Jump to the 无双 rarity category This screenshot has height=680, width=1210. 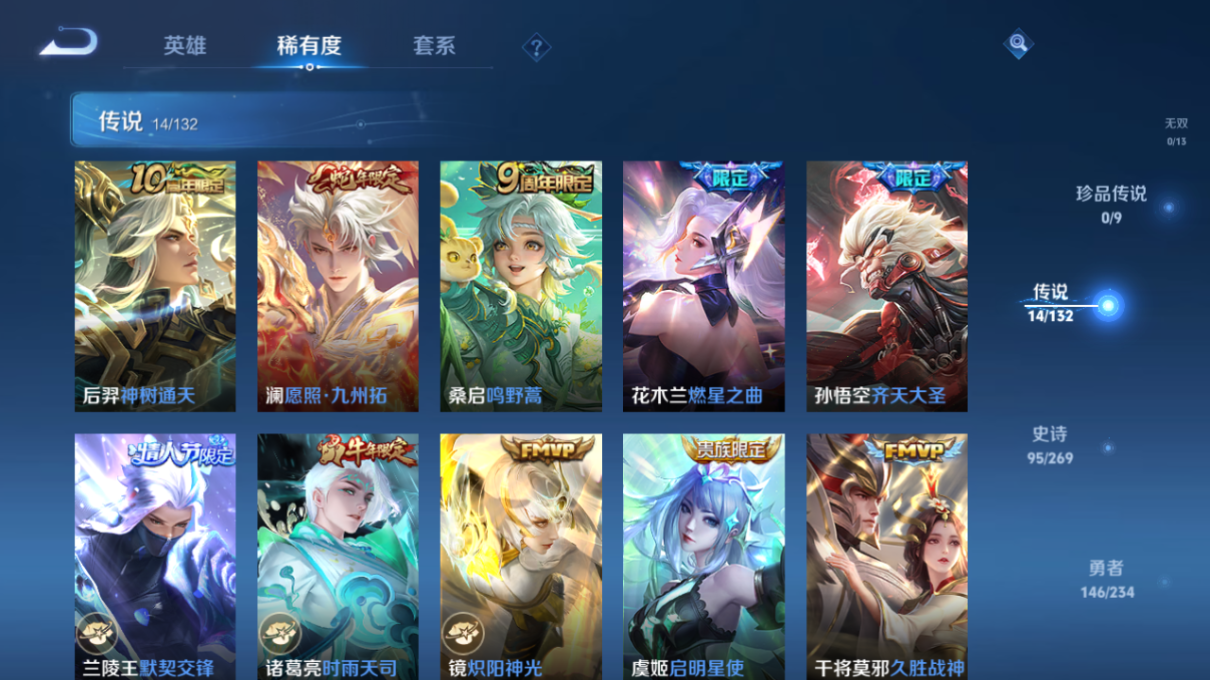(x=1176, y=130)
